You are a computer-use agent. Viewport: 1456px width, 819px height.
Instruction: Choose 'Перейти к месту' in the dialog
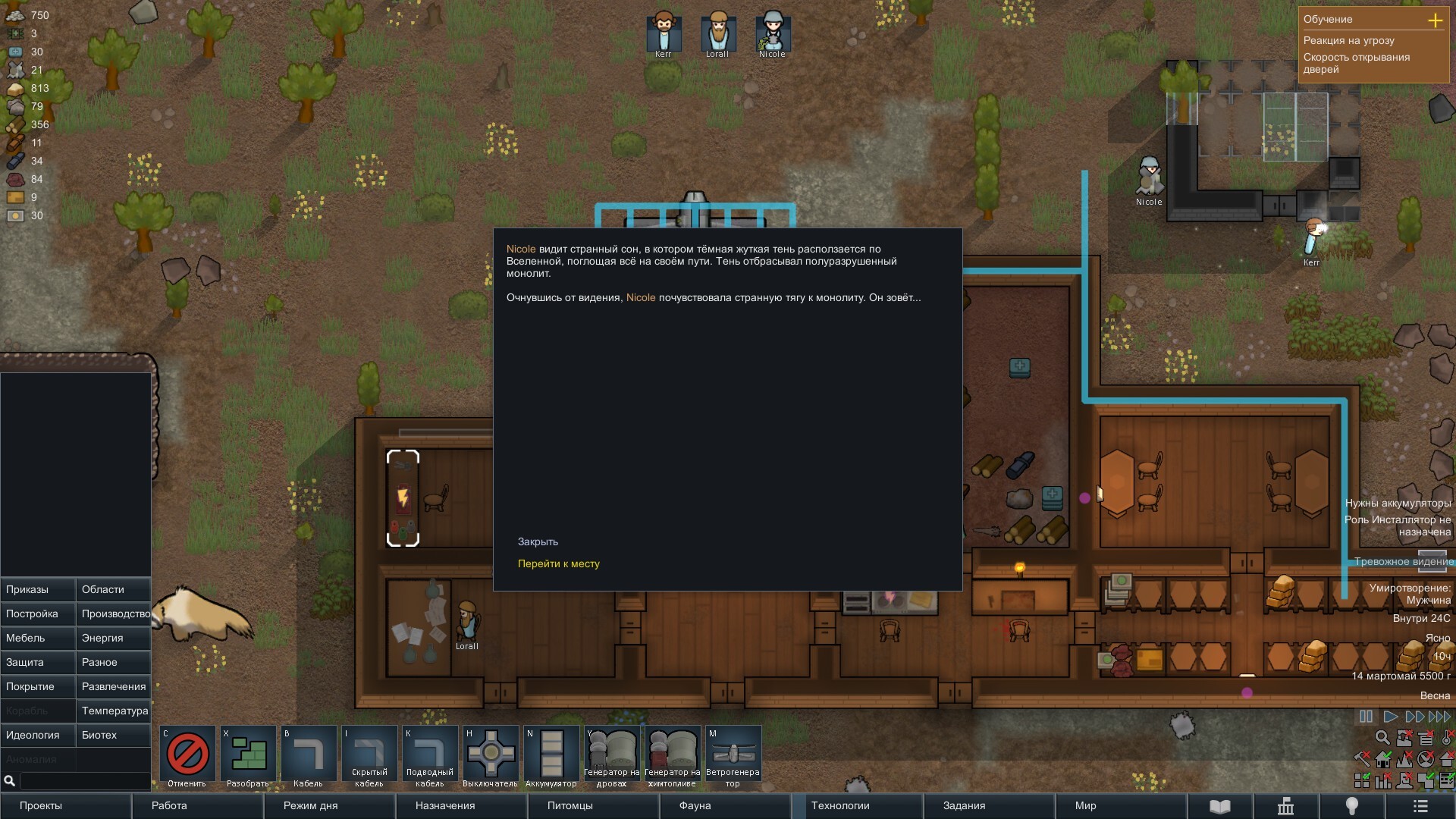[x=558, y=563]
